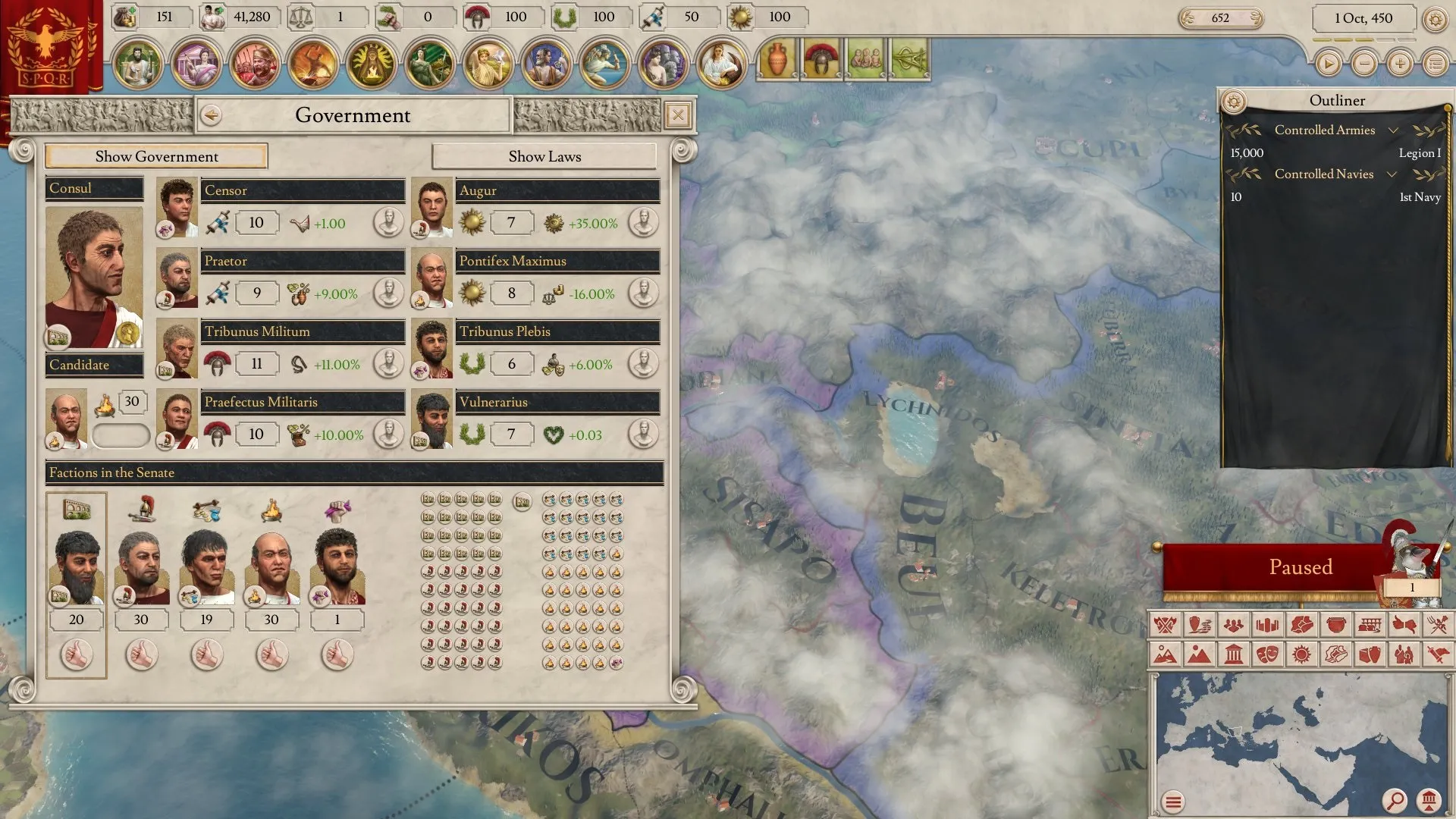The height and width of the screenshot is (819, 1456).
Task: Close the Government panel
Action: click(x=677, y=115)
